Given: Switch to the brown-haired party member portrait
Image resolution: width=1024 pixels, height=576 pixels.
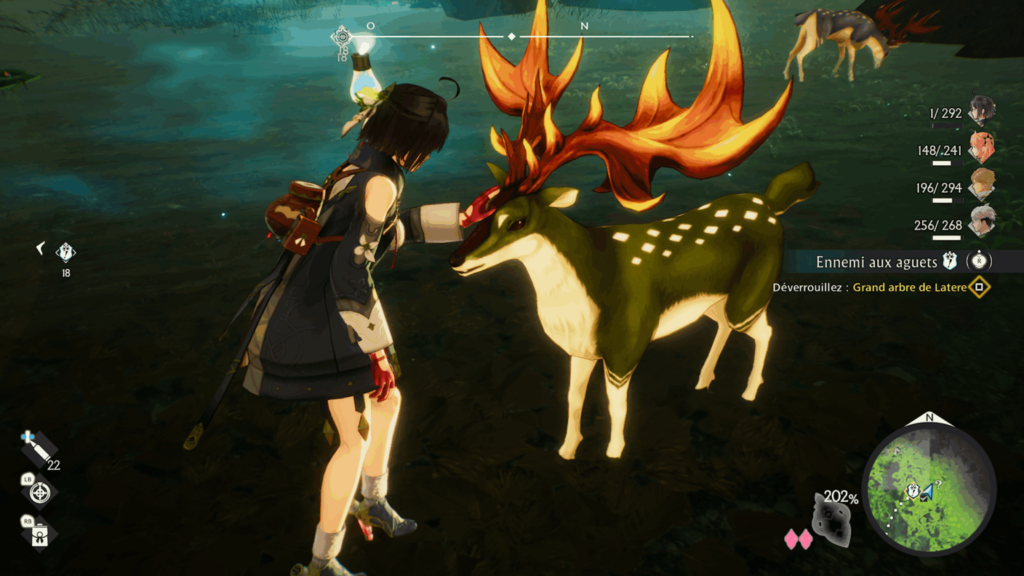Looking at the screenshot, I should (981, 184).
